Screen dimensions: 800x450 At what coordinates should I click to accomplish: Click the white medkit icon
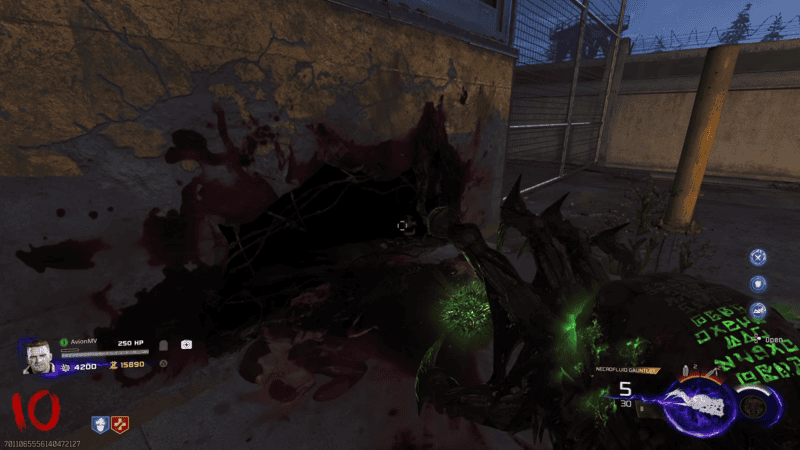tap(186, 344)
